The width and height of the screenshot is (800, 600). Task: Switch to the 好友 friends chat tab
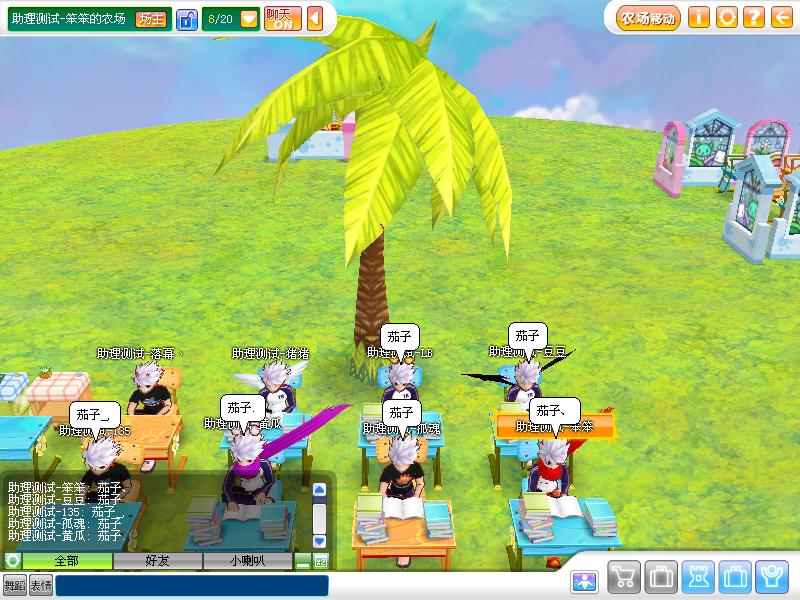158,561
